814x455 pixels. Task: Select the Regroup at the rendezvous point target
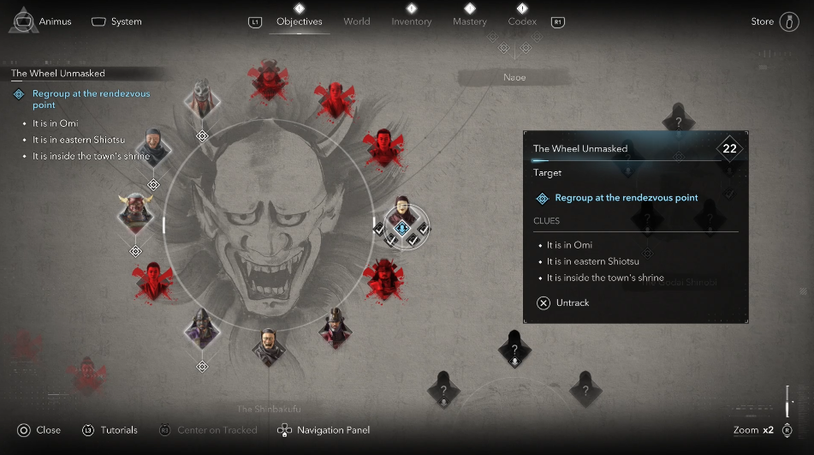[625, 198]
